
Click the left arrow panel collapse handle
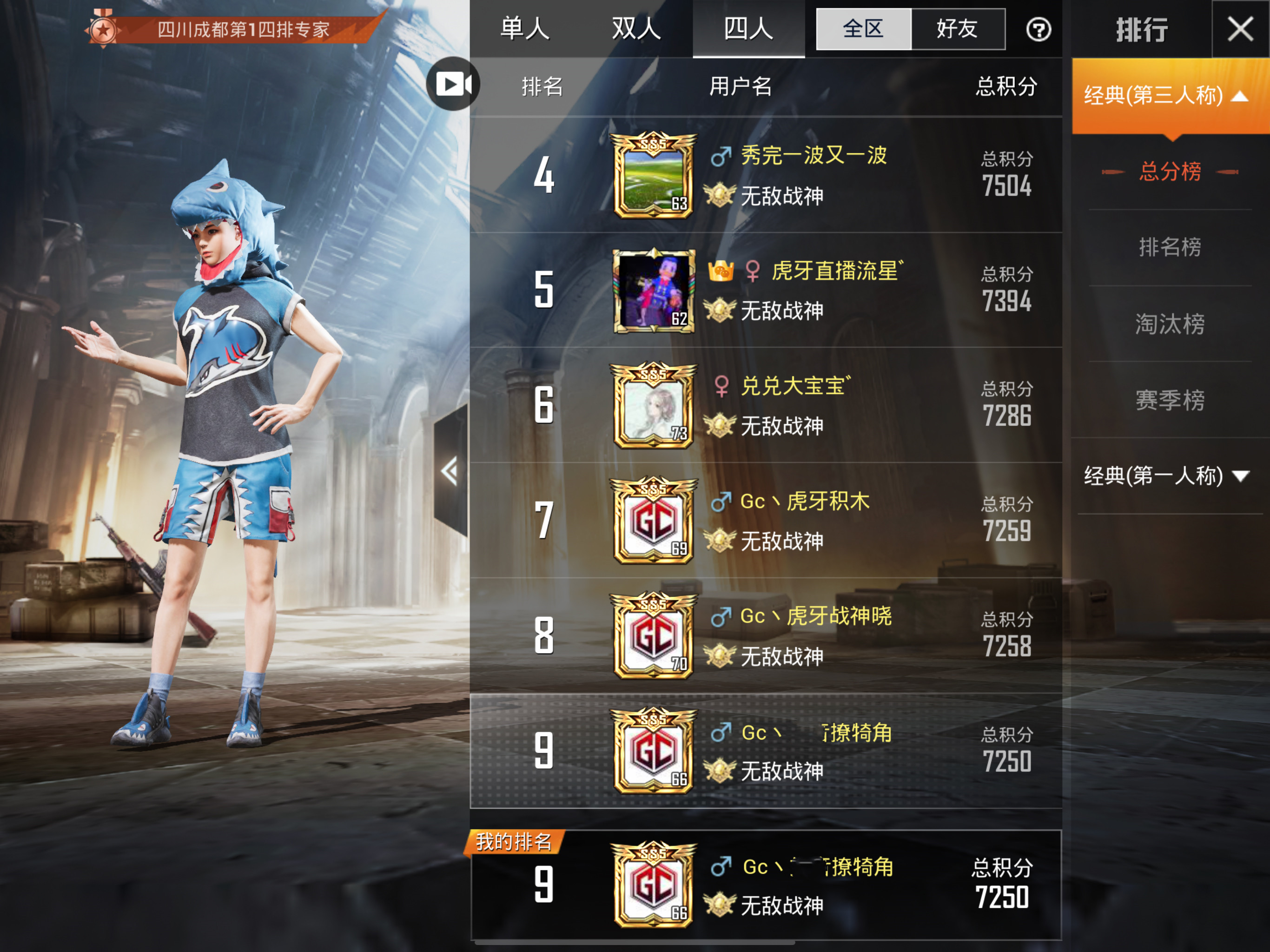click(x=450, y=471)
